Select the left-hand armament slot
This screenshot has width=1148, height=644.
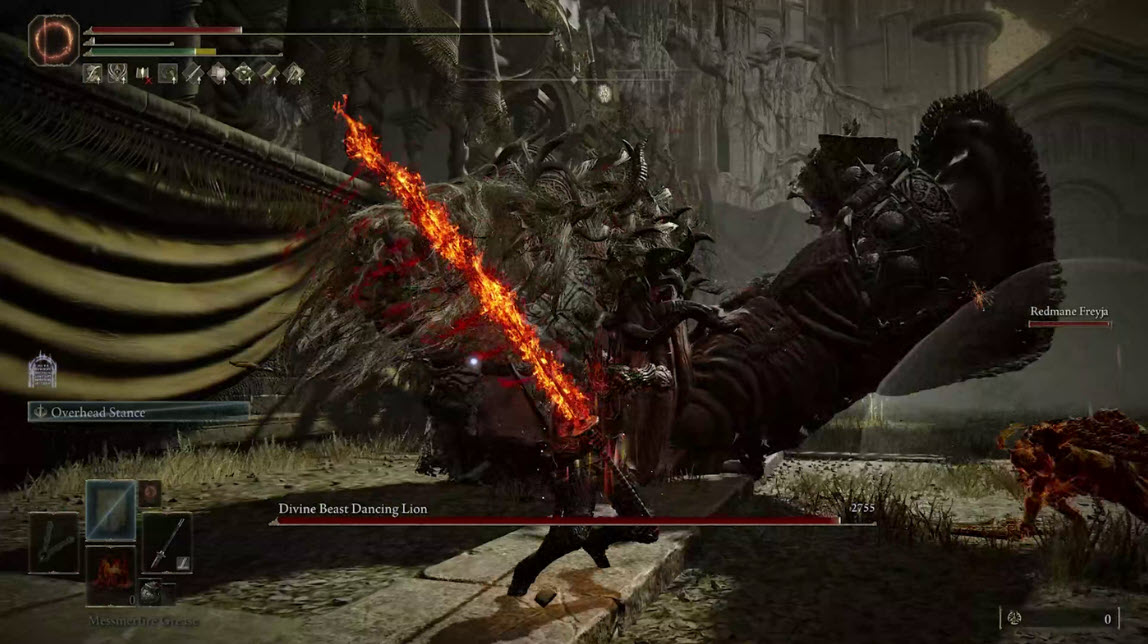tap(53, 543)
